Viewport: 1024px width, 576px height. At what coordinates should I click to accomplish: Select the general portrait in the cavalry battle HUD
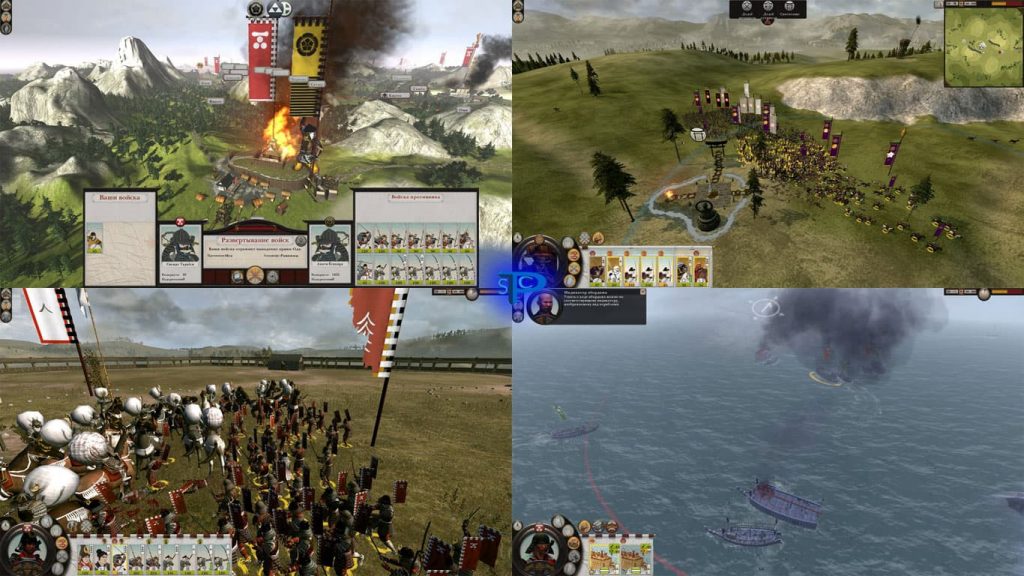pyautogui.click(x=27, y=549)
